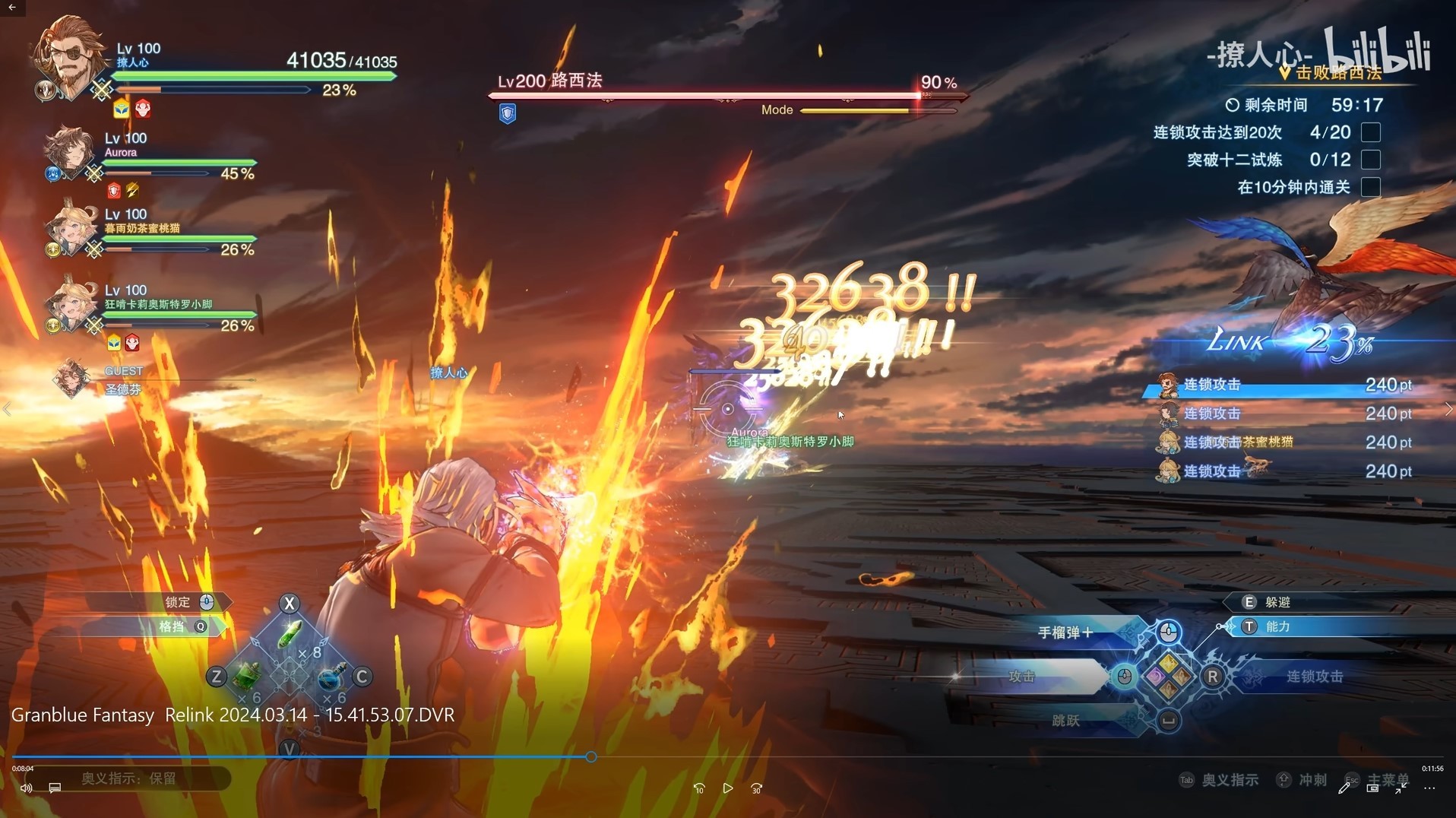Mute the video volume
The height and width of the screenshot is (818, 1456).
click(26, 788)
